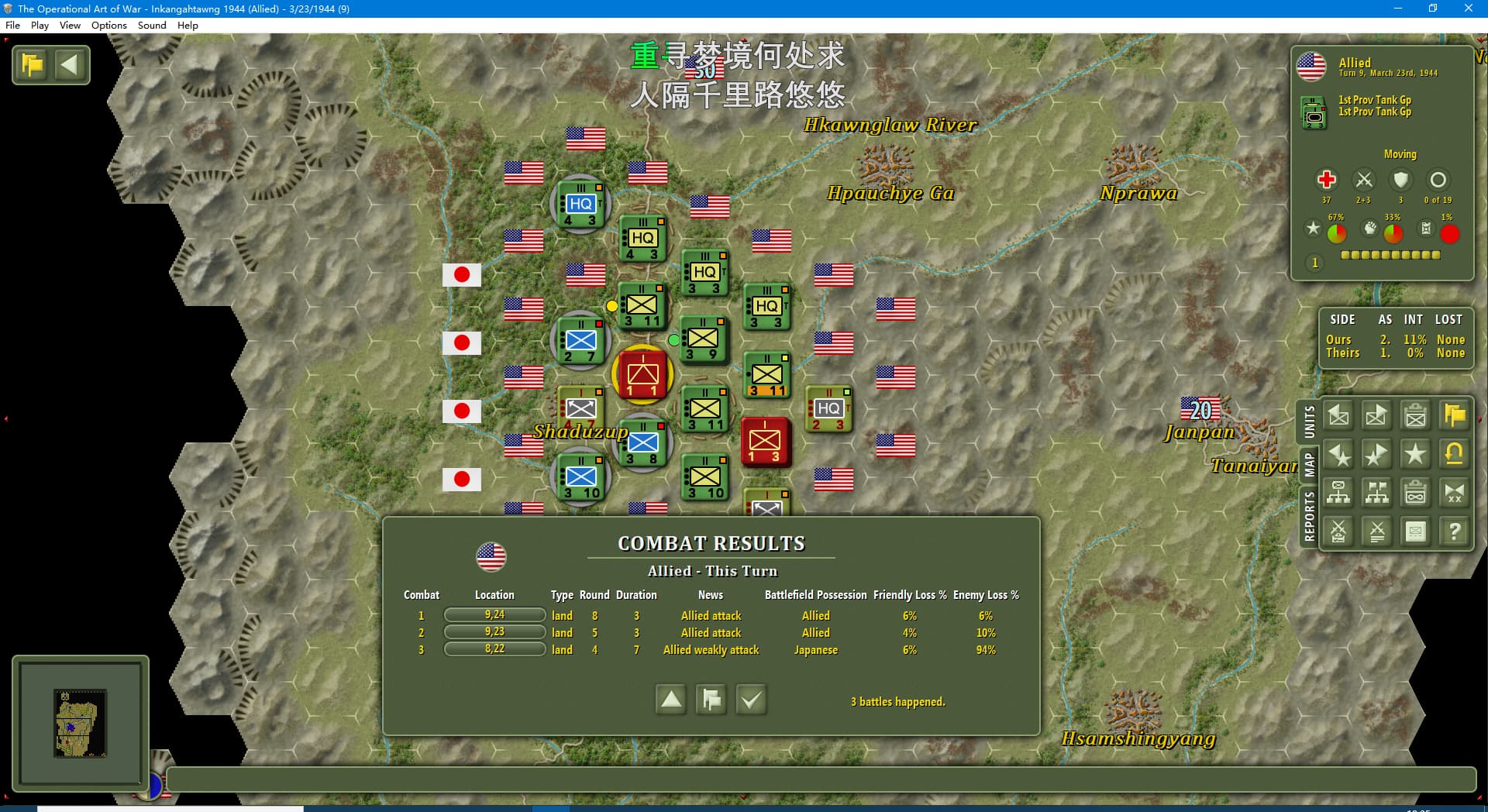
Task: Open the Help menu
Action: (x=188, y=26)
